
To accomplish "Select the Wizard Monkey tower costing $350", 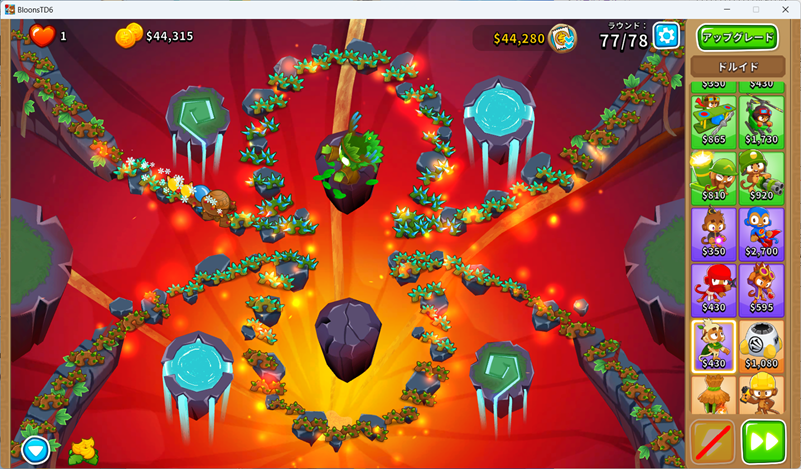I will (713, 233).
